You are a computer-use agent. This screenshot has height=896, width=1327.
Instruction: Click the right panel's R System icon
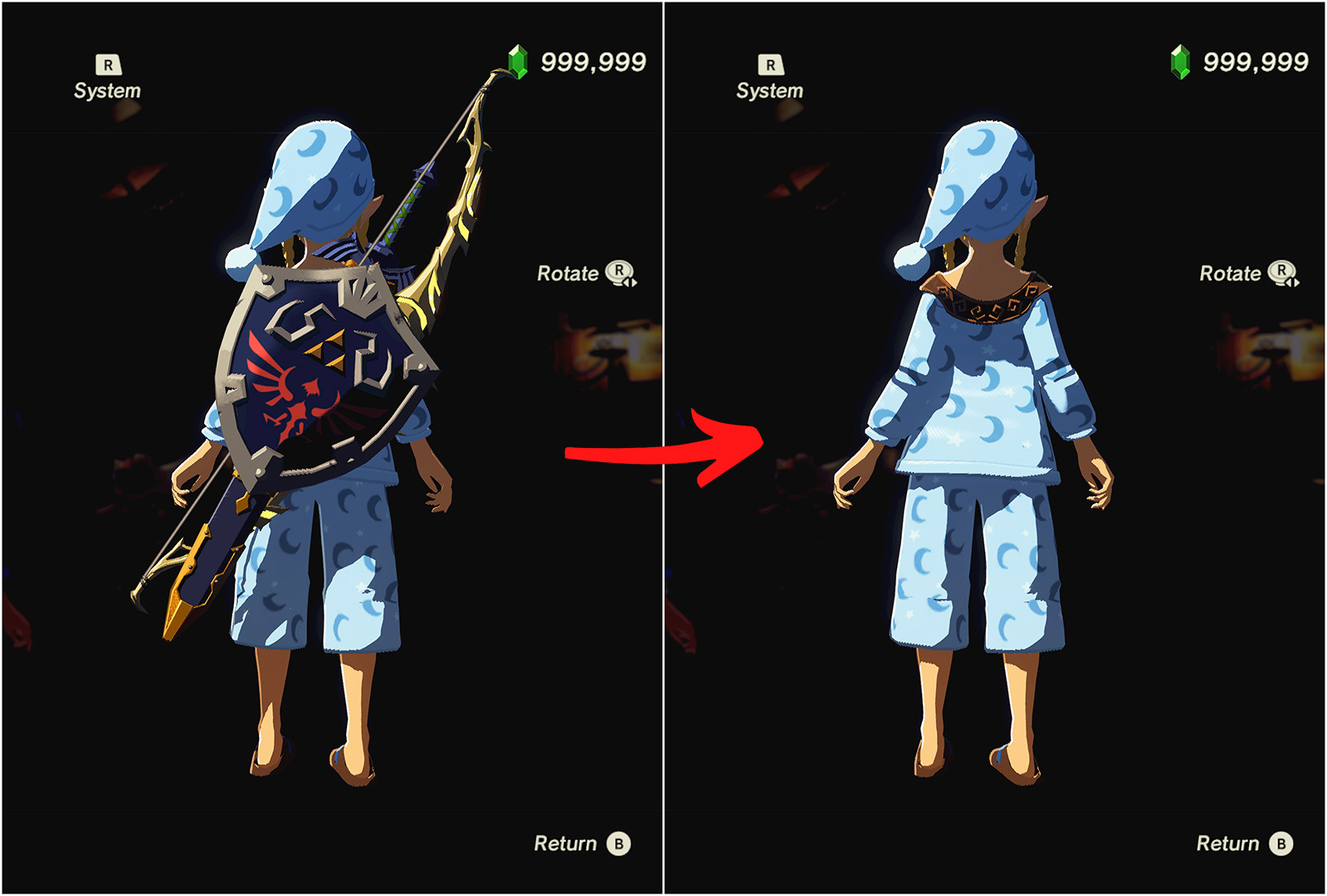772,62
